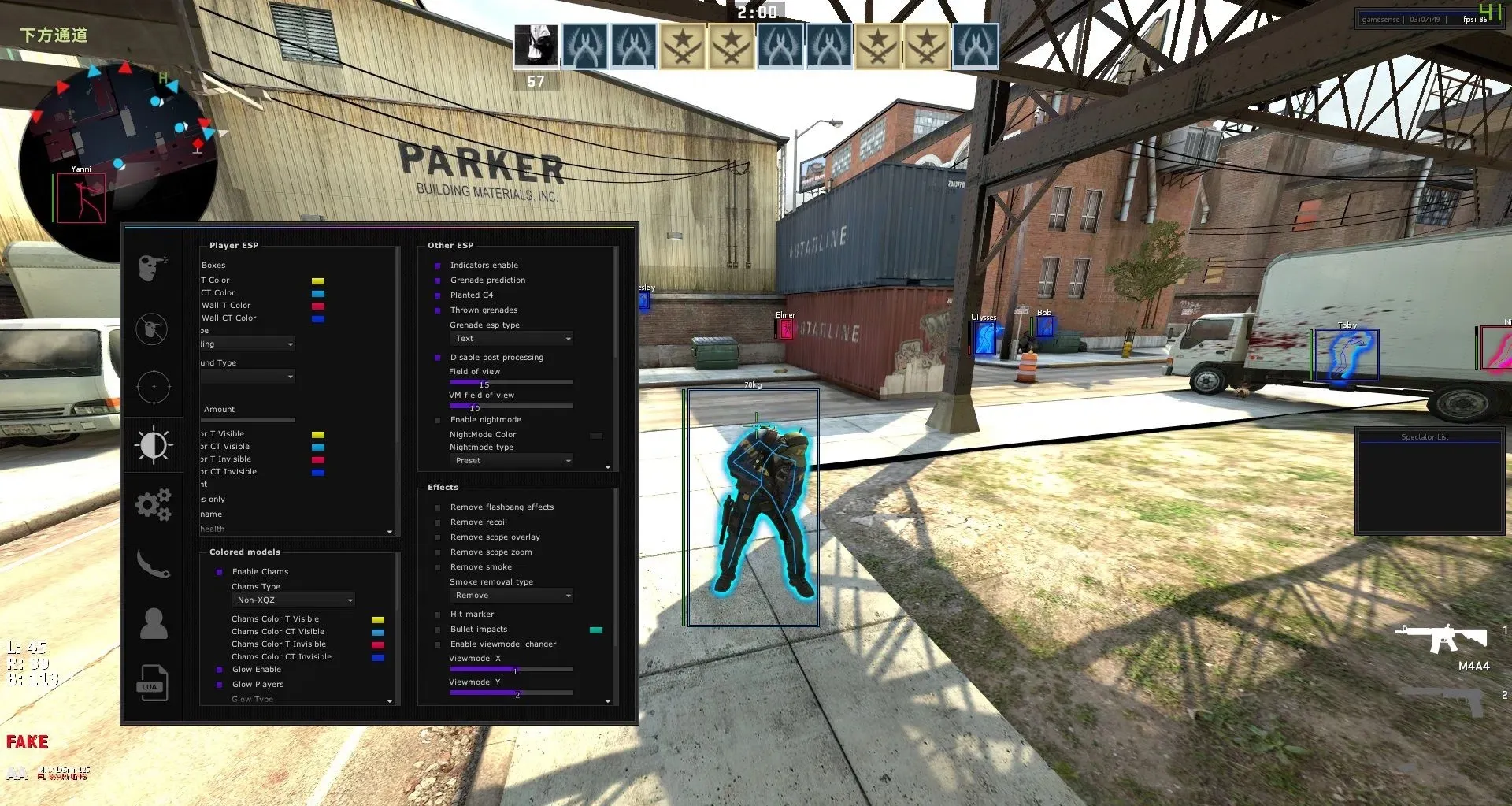This screenshot has width=1512, height=806.
Task: Toggle the Remove smoke option
Action: pyautogui.click(x=438, y=566)
